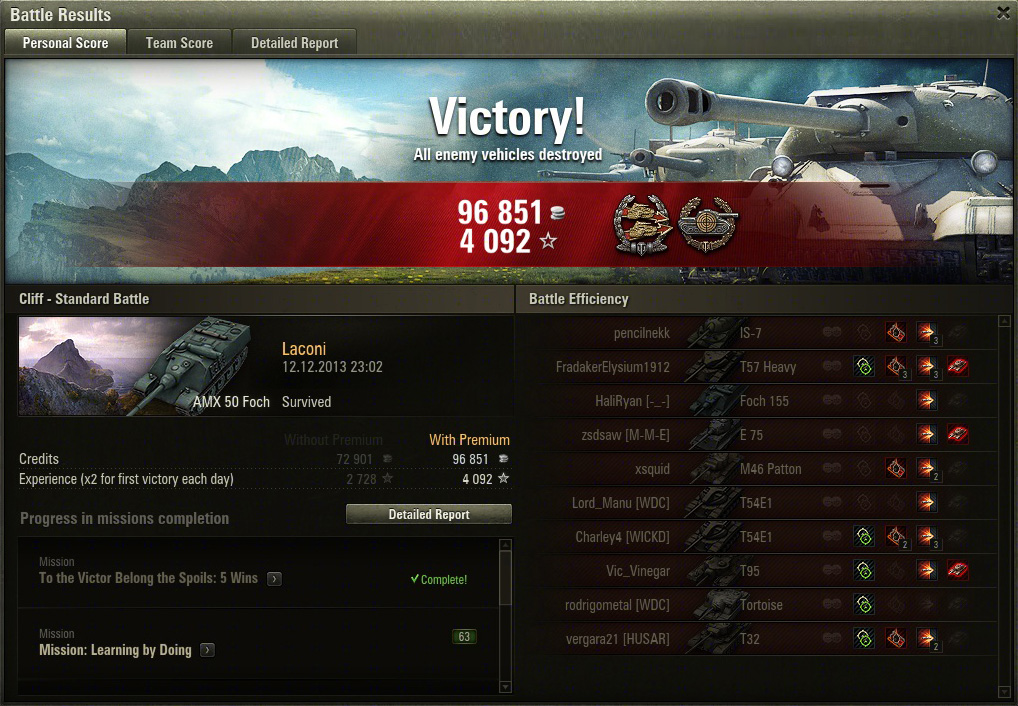Viewport: 1018px width, 706px height.
Task: Select FradakerElysium1912's T57 Heavy row
Action: 760,367
